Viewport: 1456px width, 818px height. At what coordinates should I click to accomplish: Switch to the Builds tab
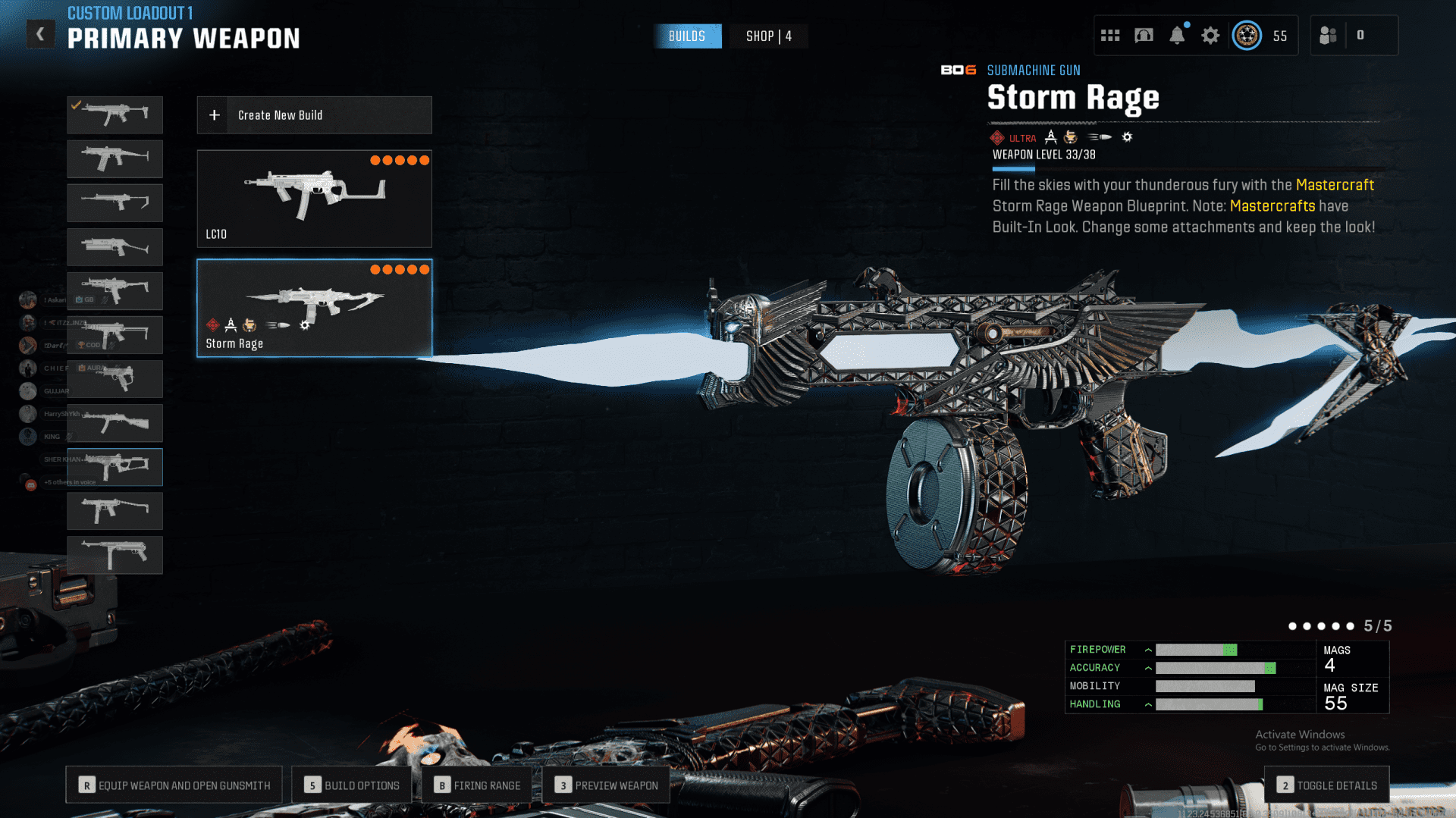[x=687, y=36]
